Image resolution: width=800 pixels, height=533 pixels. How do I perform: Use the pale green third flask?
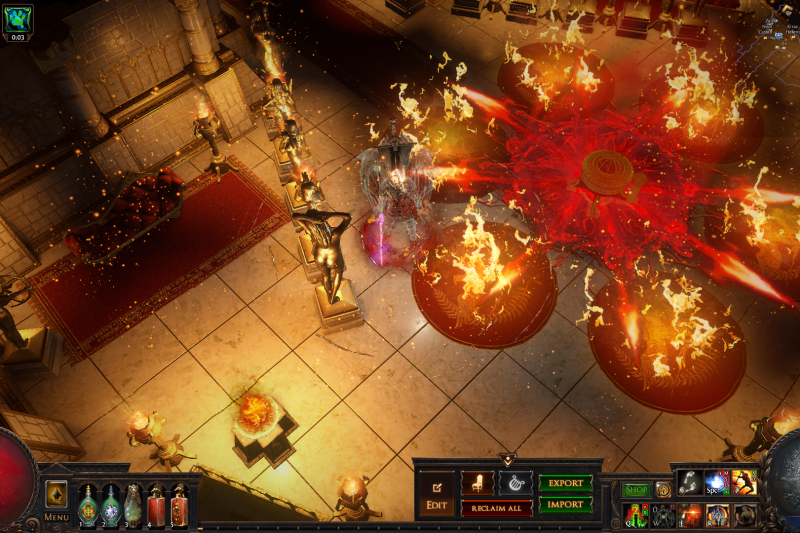[x=133, y=505]
